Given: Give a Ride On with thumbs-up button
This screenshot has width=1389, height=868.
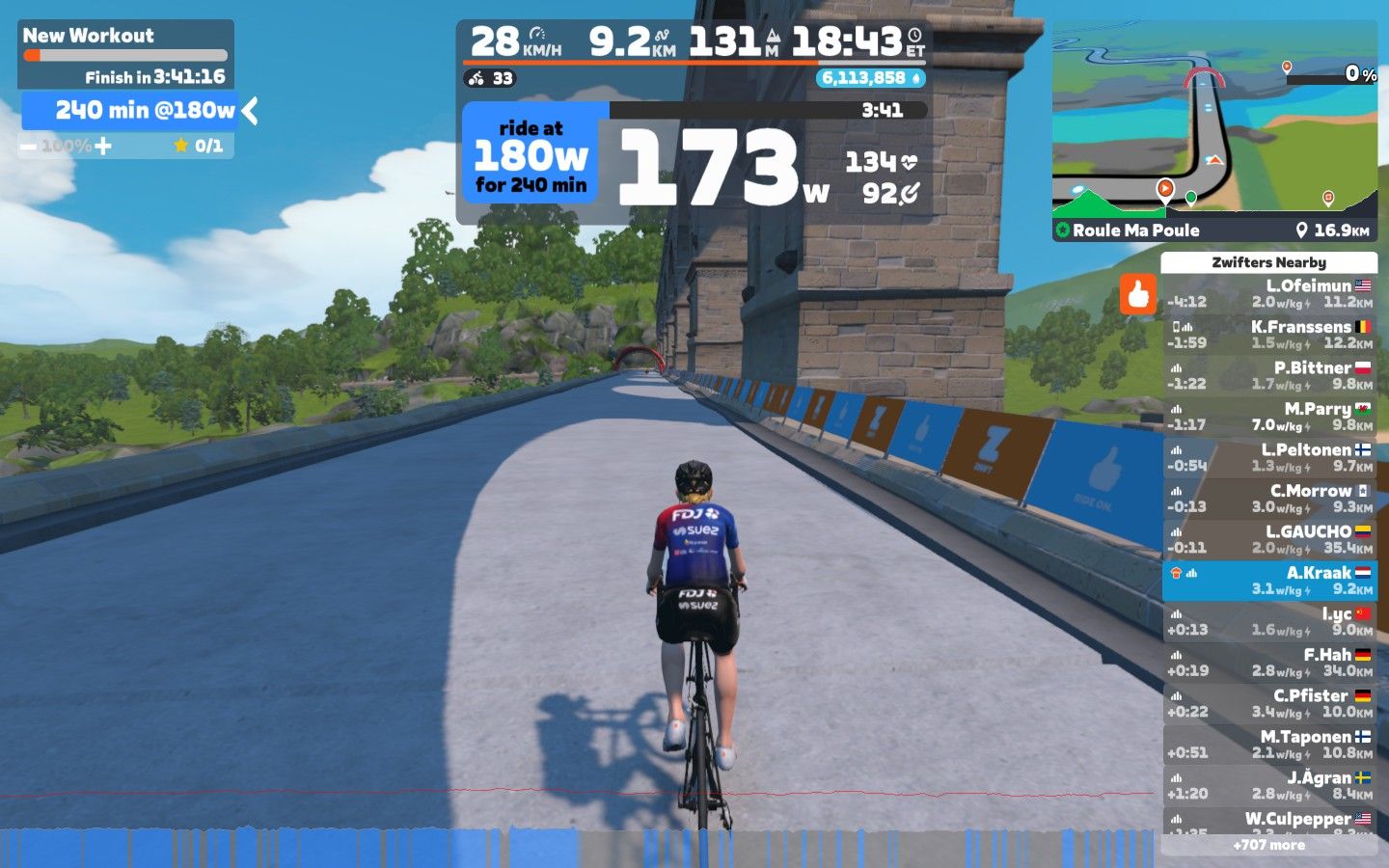Looking at the screenshot, I should coord(1138,294).
